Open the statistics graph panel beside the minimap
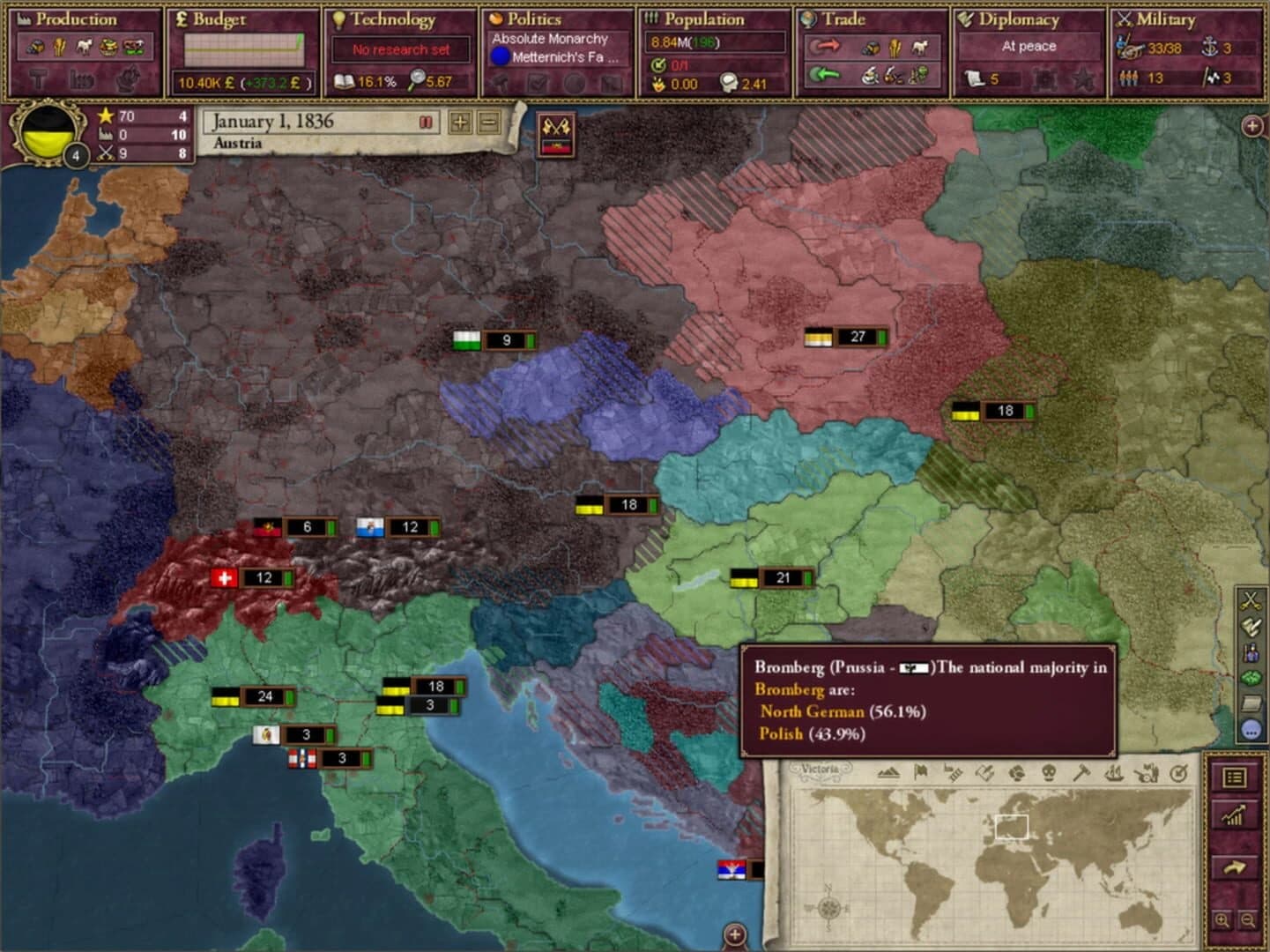 pos(1232,815)
